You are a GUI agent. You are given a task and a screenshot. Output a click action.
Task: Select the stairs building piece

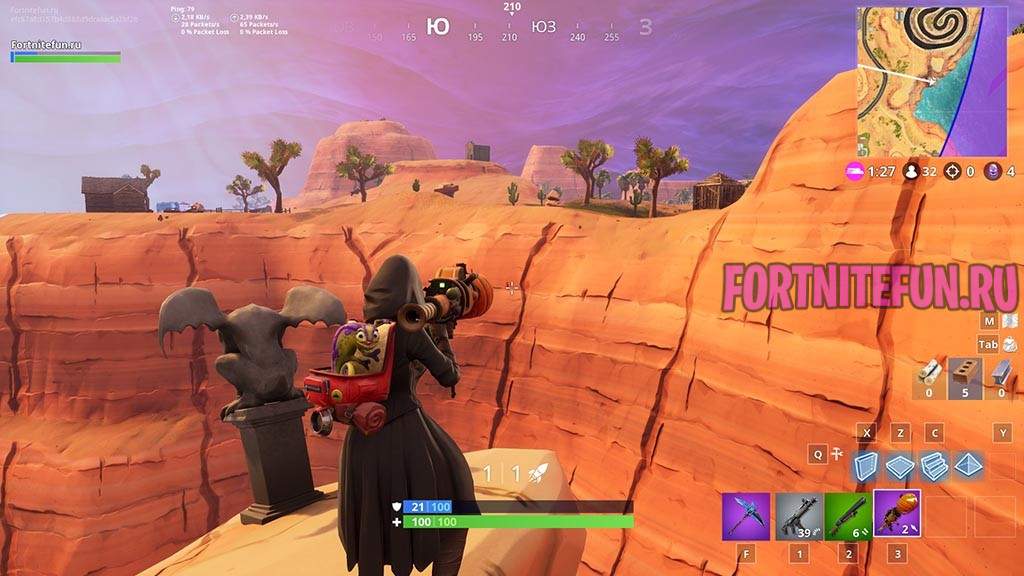pos(934,466)
